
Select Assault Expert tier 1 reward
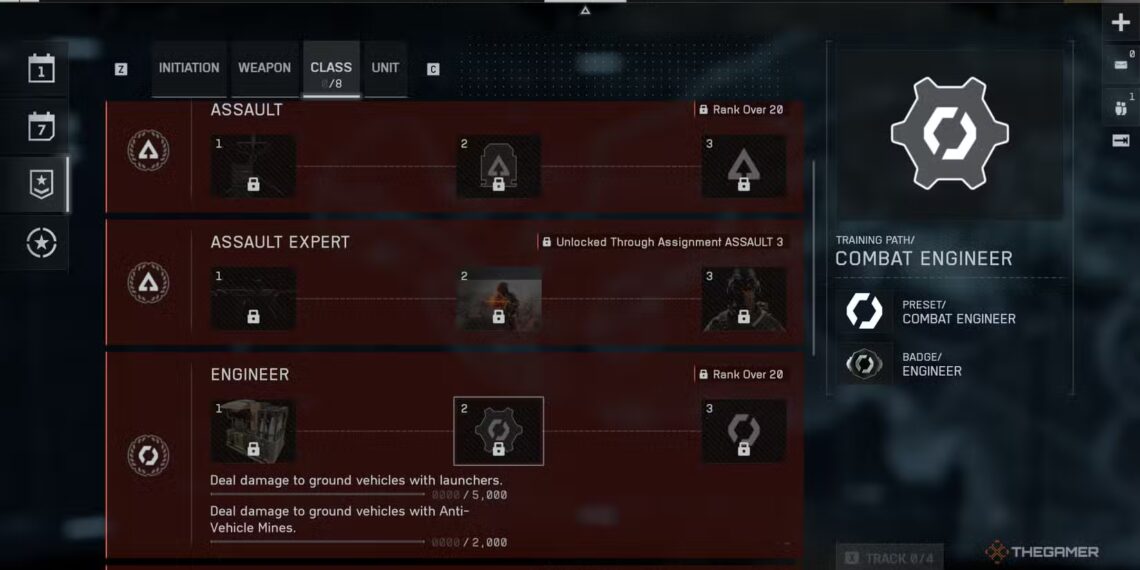[253, 299]
